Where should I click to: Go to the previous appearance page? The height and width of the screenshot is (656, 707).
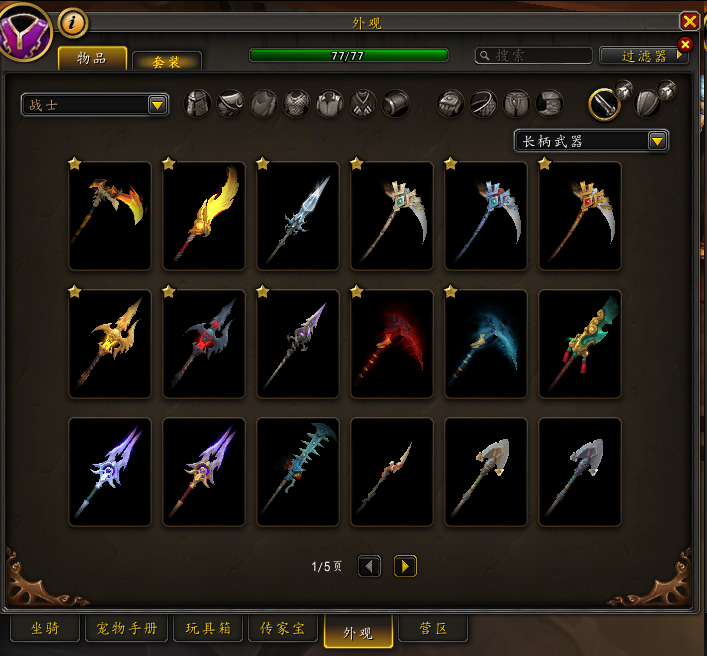tap(369, 567)
